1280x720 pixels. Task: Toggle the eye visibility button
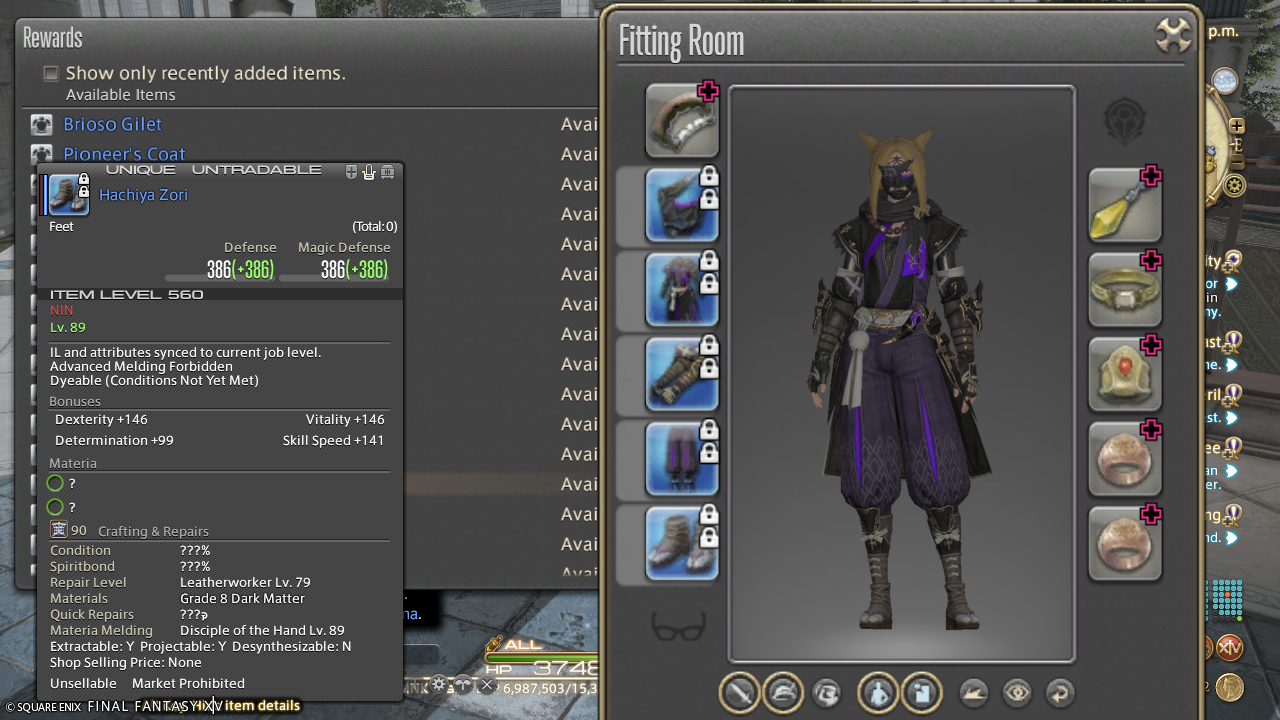[x=1017, y=692]
